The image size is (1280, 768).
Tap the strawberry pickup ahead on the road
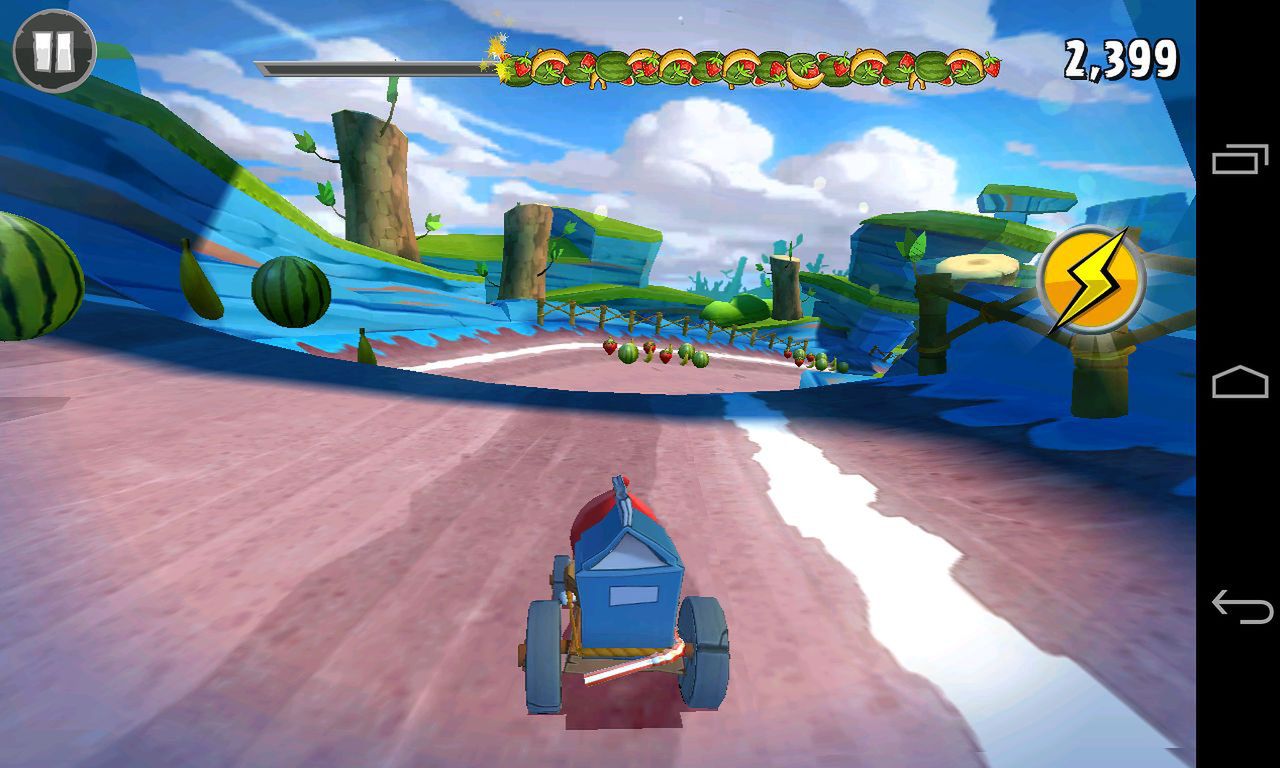pos(608,347)
